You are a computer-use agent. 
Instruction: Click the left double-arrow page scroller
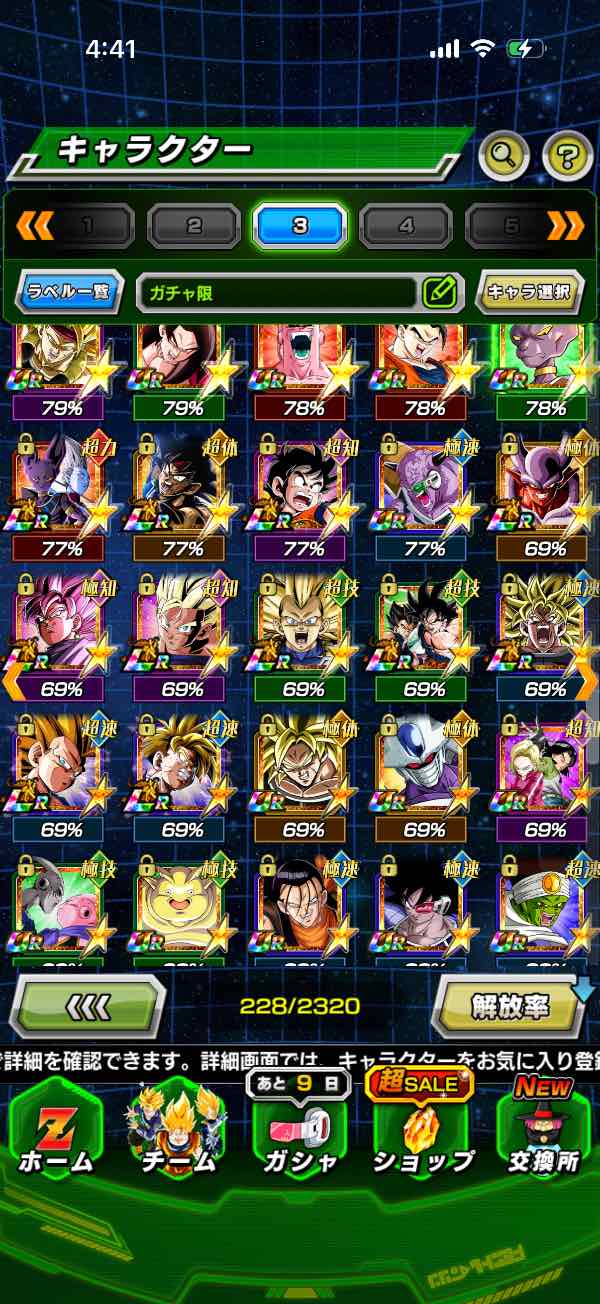click(x=36, y=226)
